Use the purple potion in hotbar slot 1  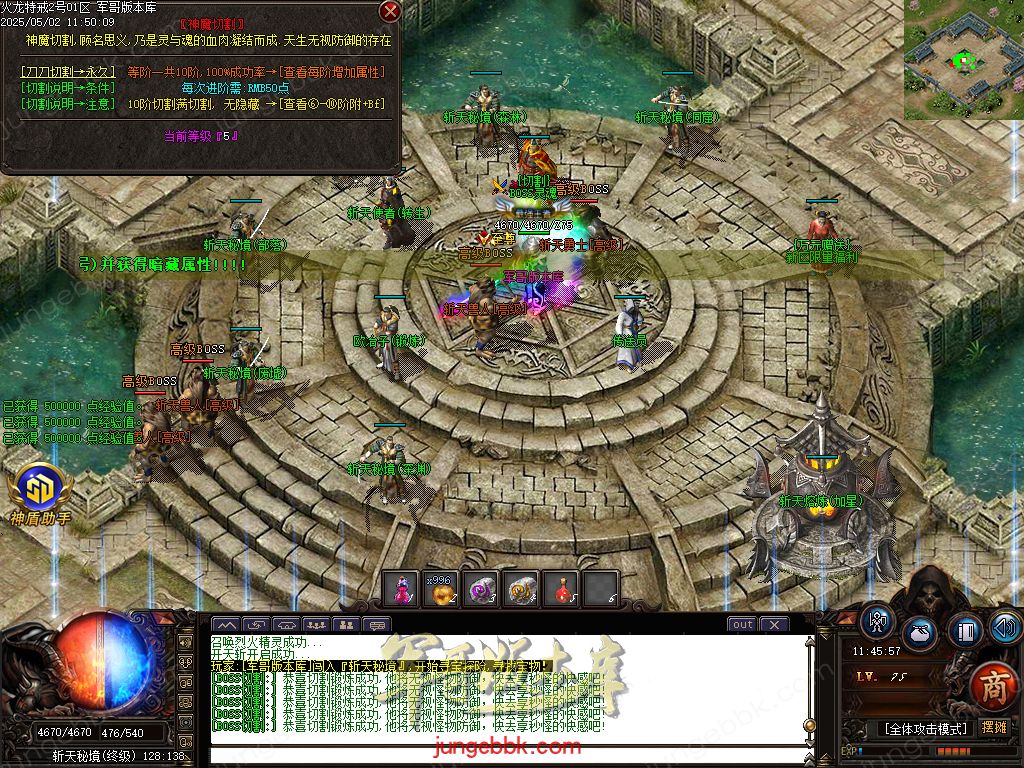pos(402,589)
